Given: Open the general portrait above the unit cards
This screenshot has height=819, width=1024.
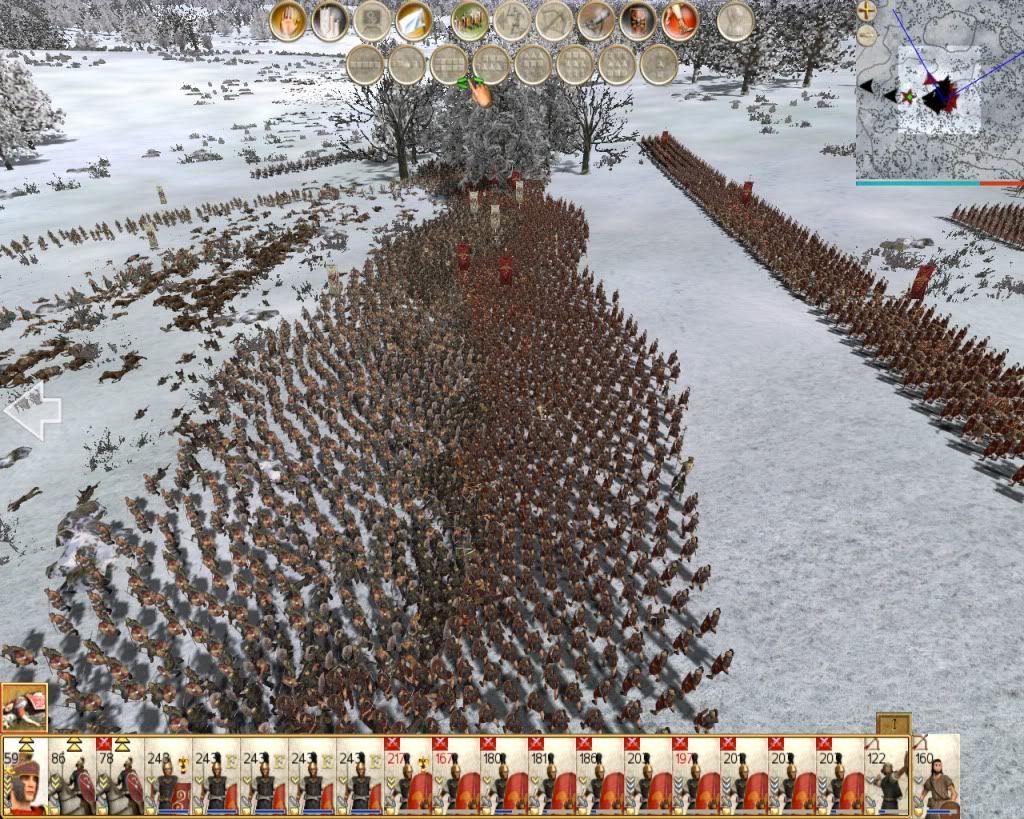Looking at the screenshot, I should (x=24, y=707).
